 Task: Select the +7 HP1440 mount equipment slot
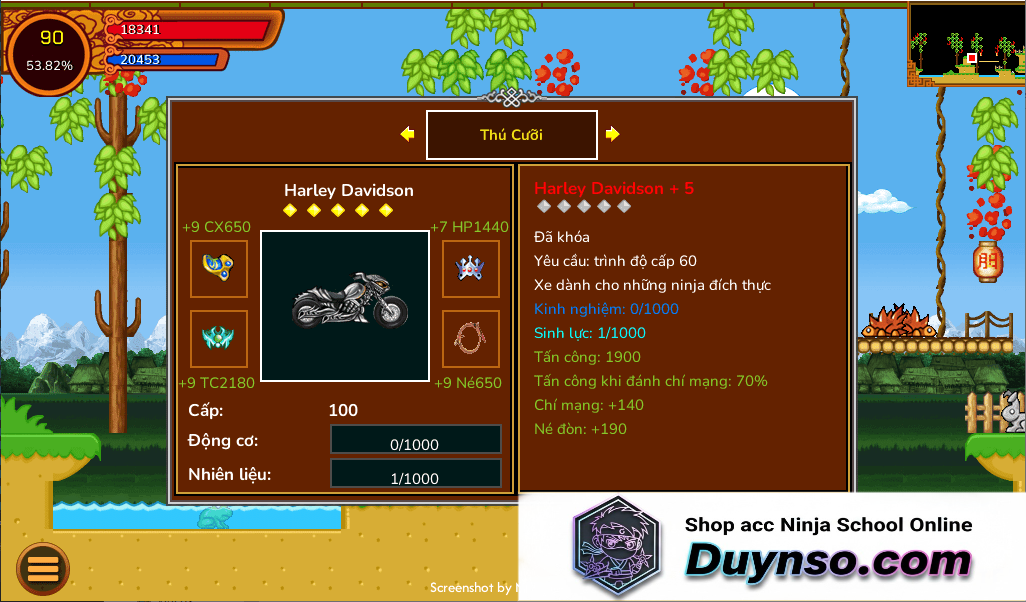click(470, 268)
